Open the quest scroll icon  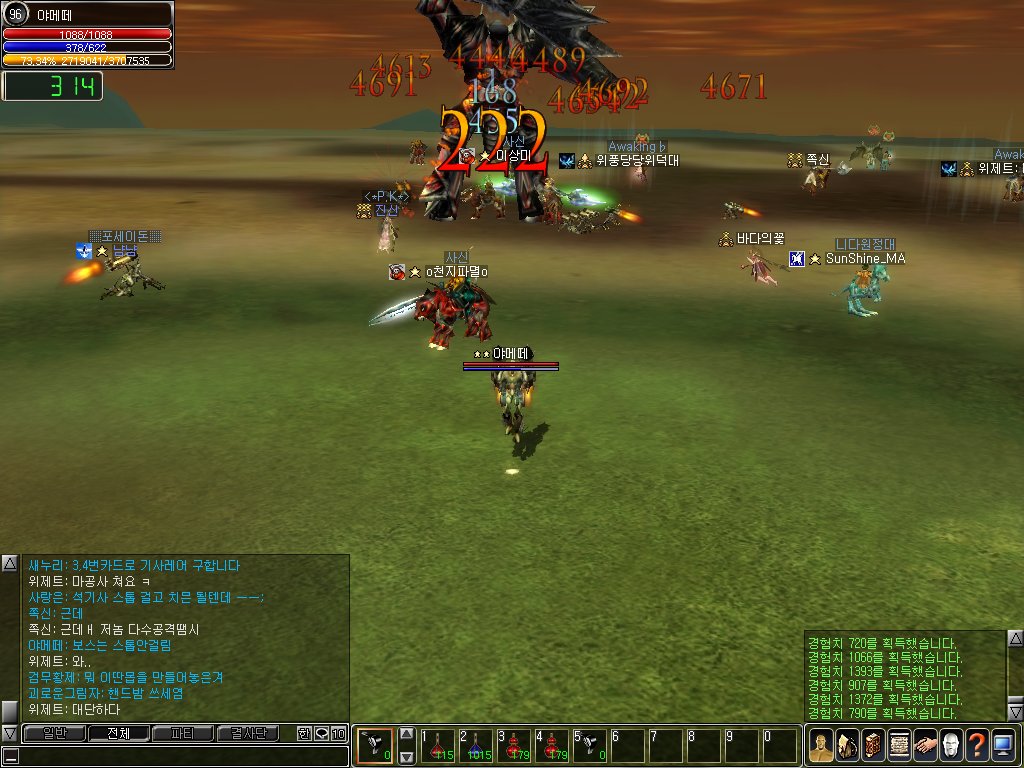pyautogui.click(x=899, y=746)
